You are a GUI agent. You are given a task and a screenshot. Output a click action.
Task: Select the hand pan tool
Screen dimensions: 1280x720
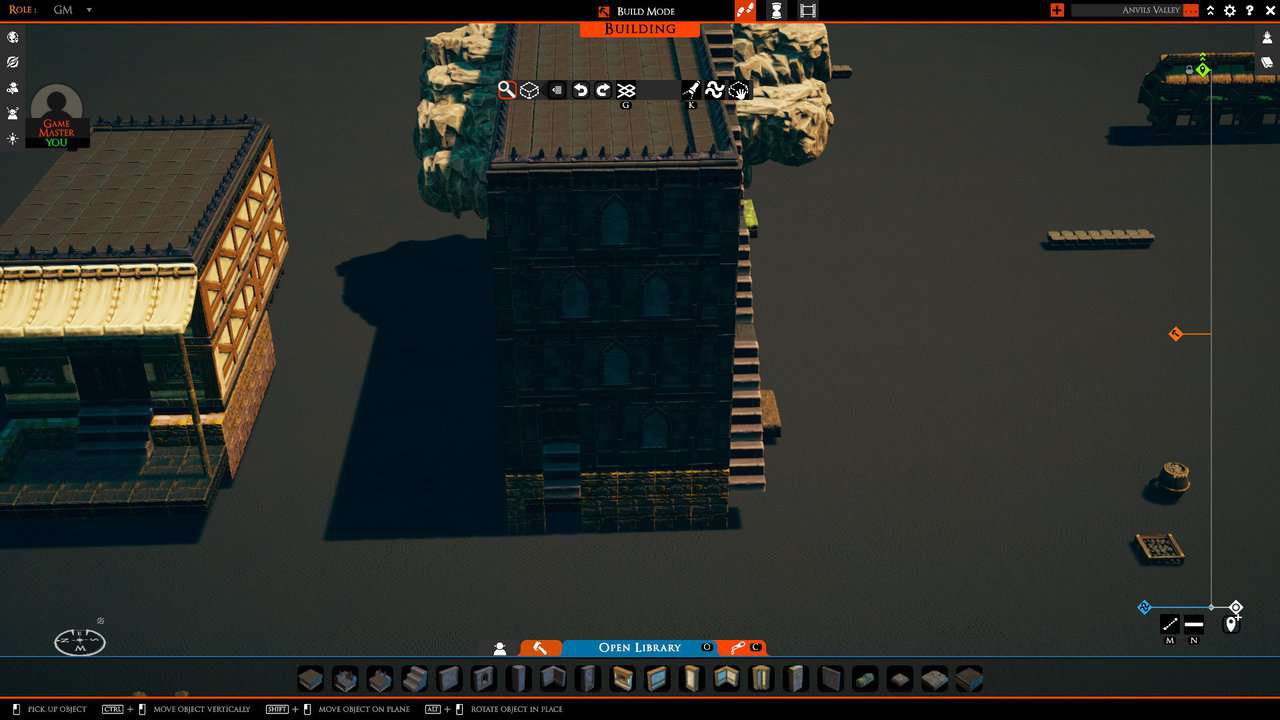point(739,90)
